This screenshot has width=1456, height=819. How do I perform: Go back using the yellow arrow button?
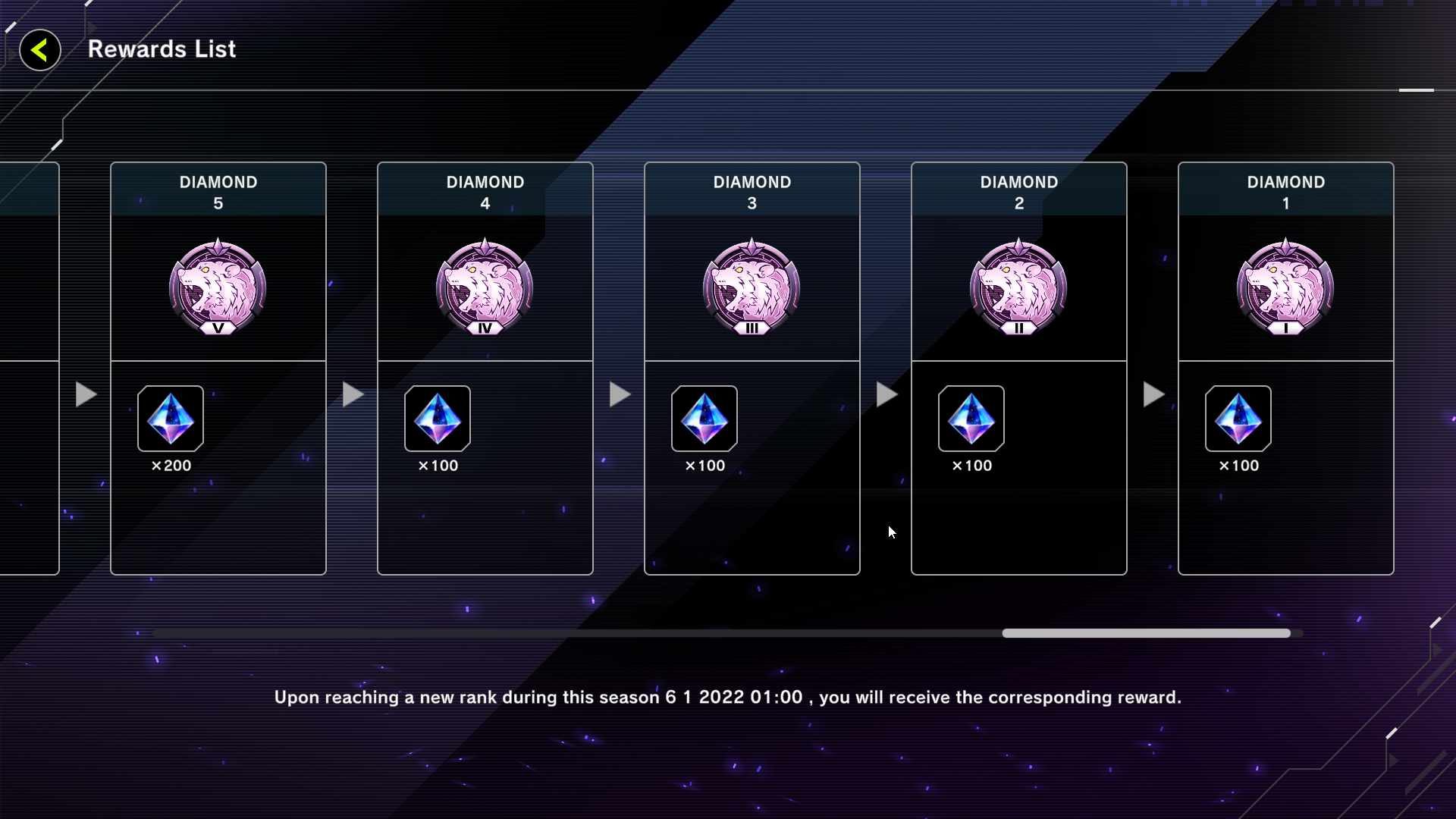click(x=39, y=51)
